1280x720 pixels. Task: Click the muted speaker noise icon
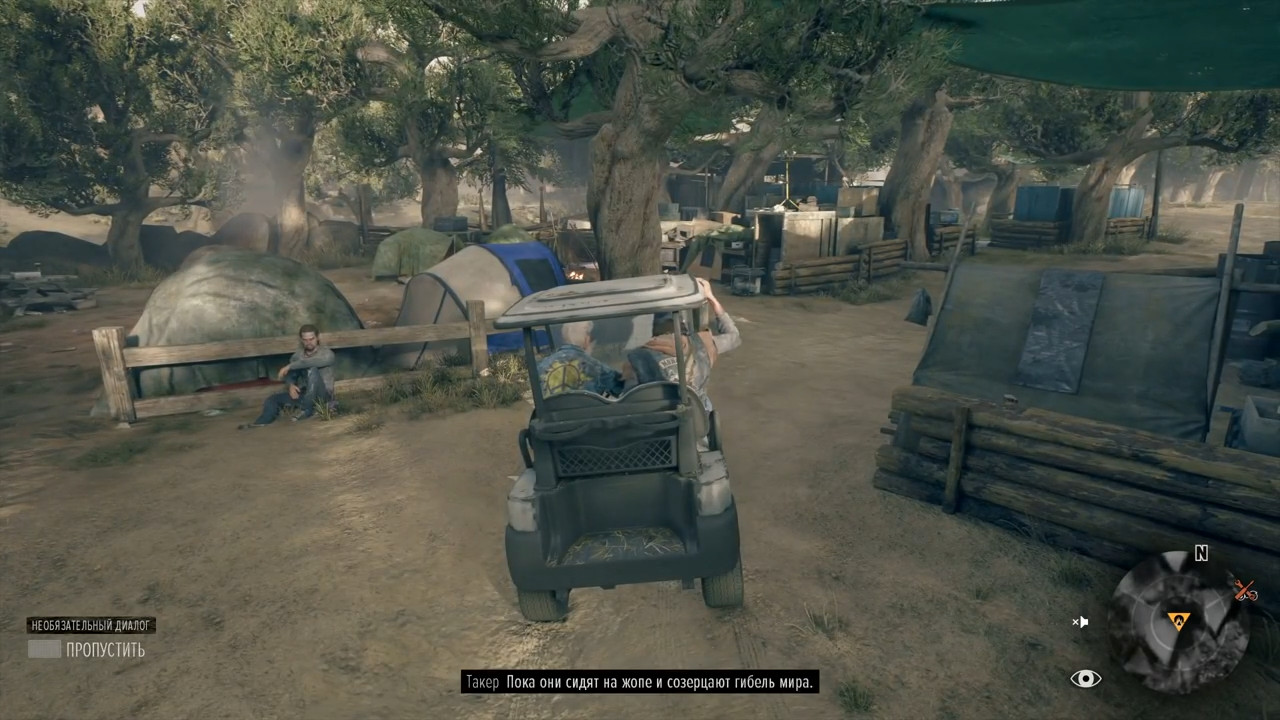pyautogui.click(x=1080, y=622)
